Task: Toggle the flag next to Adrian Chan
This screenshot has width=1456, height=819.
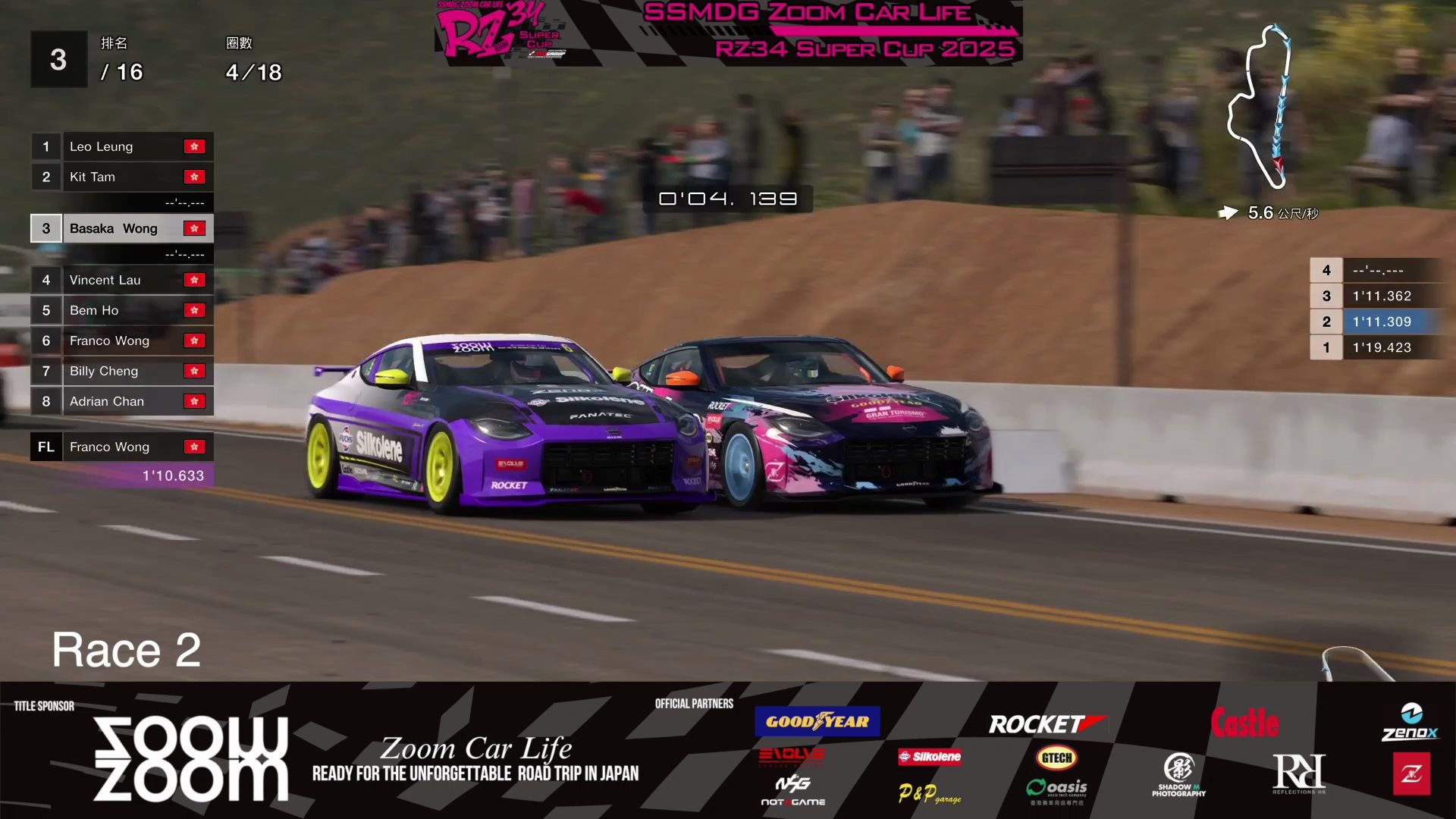Action: 195,400
